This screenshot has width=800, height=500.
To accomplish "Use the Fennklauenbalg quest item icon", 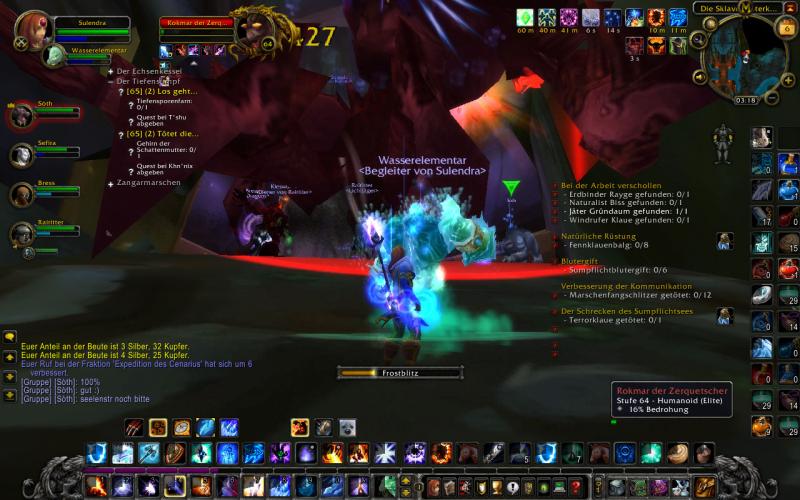I will (725, 240).
